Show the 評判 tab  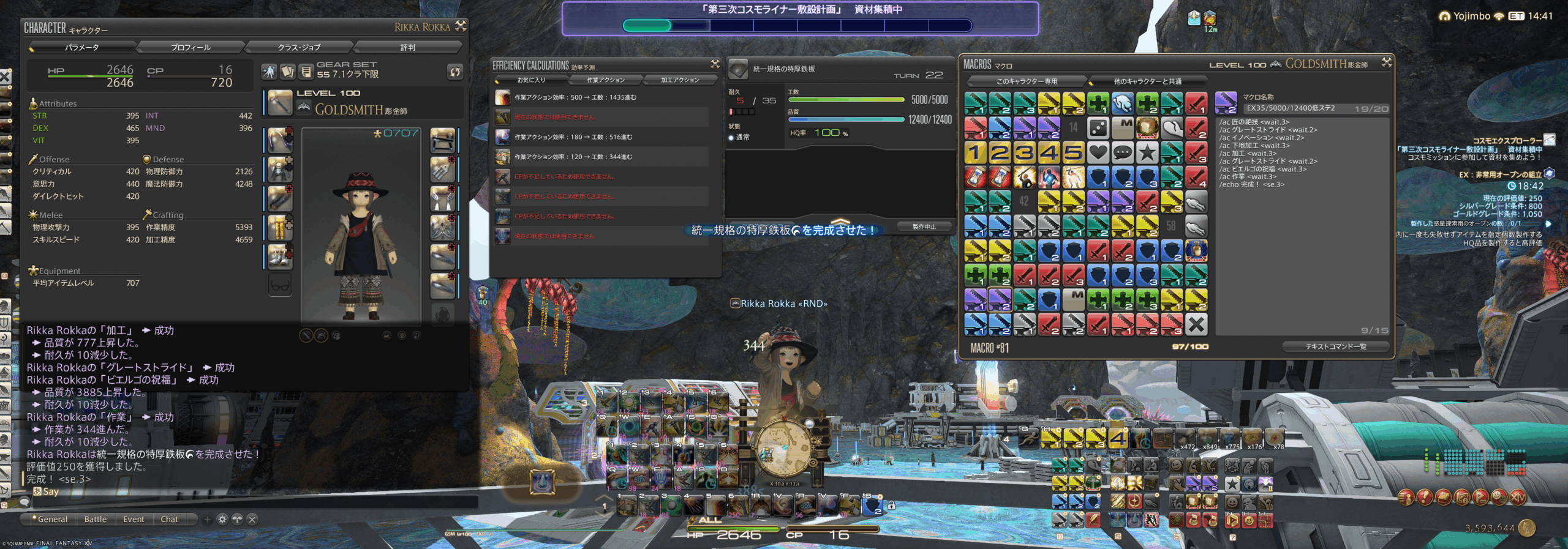pos(407,47)
